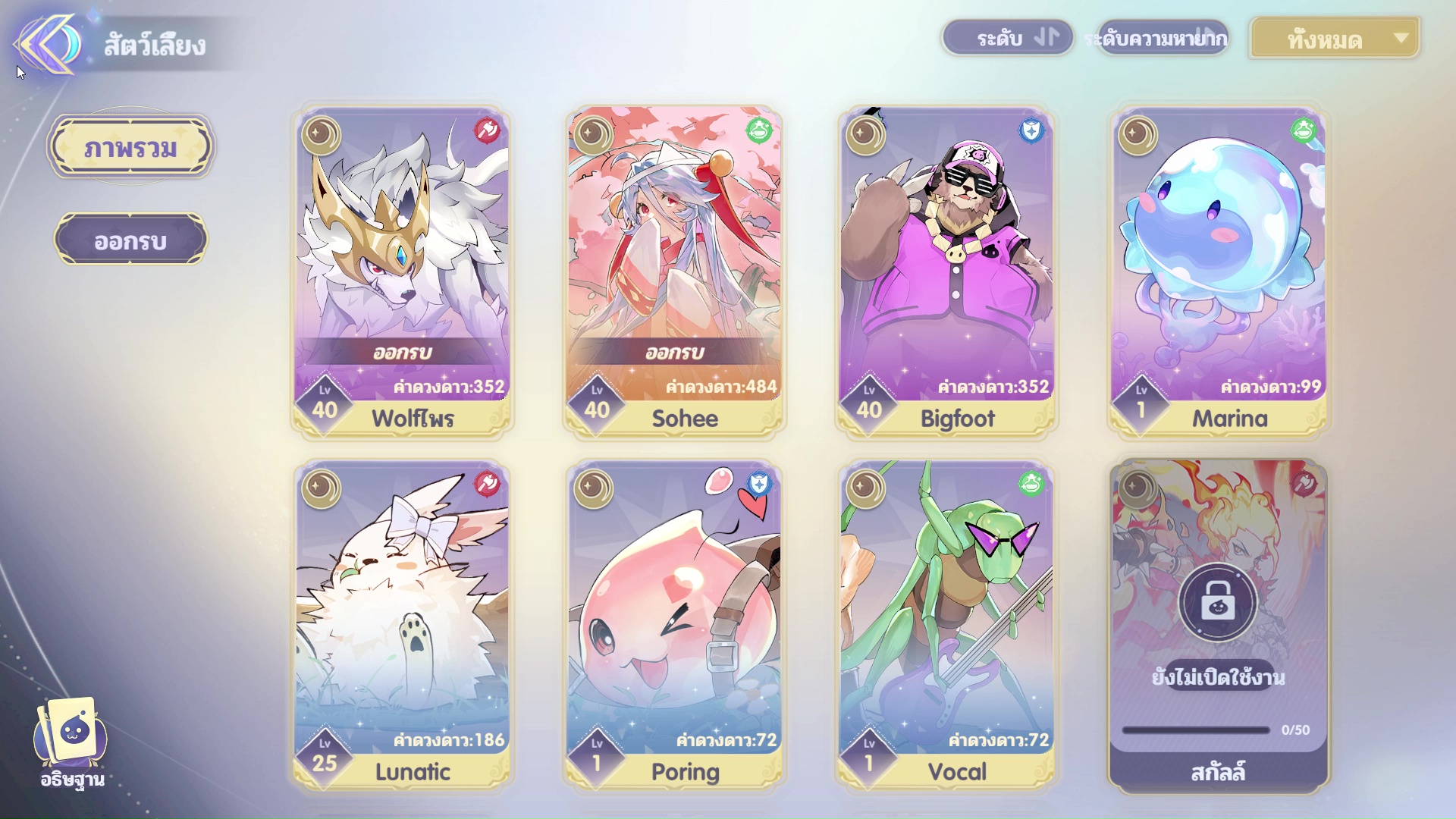Image resolution: width=1456 pixels, height=819 pixels.
Task: Switch to the ภาพรวม overview tab
Action: 130,147
